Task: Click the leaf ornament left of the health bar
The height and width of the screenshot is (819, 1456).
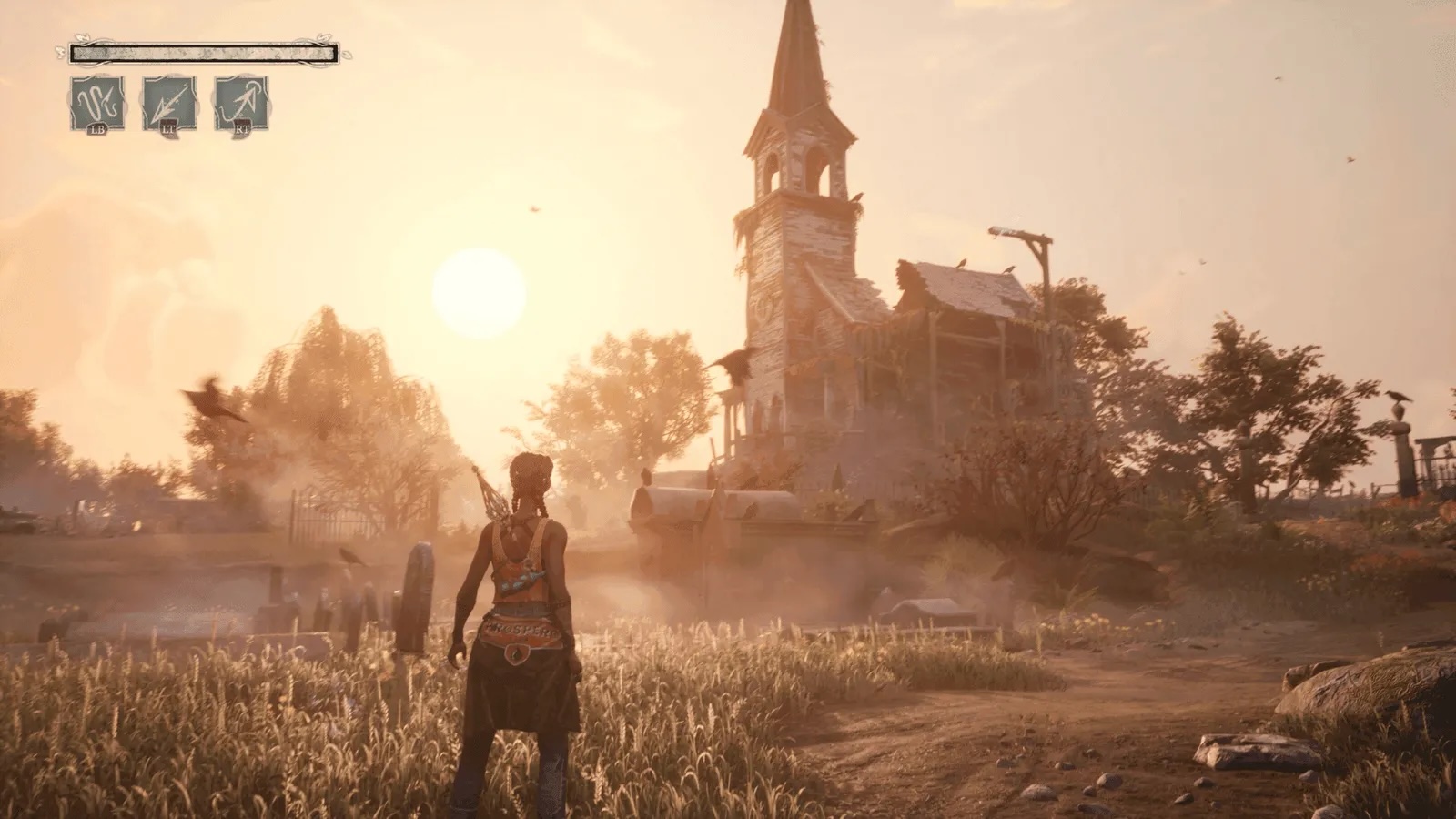Action: coord(60,53)
